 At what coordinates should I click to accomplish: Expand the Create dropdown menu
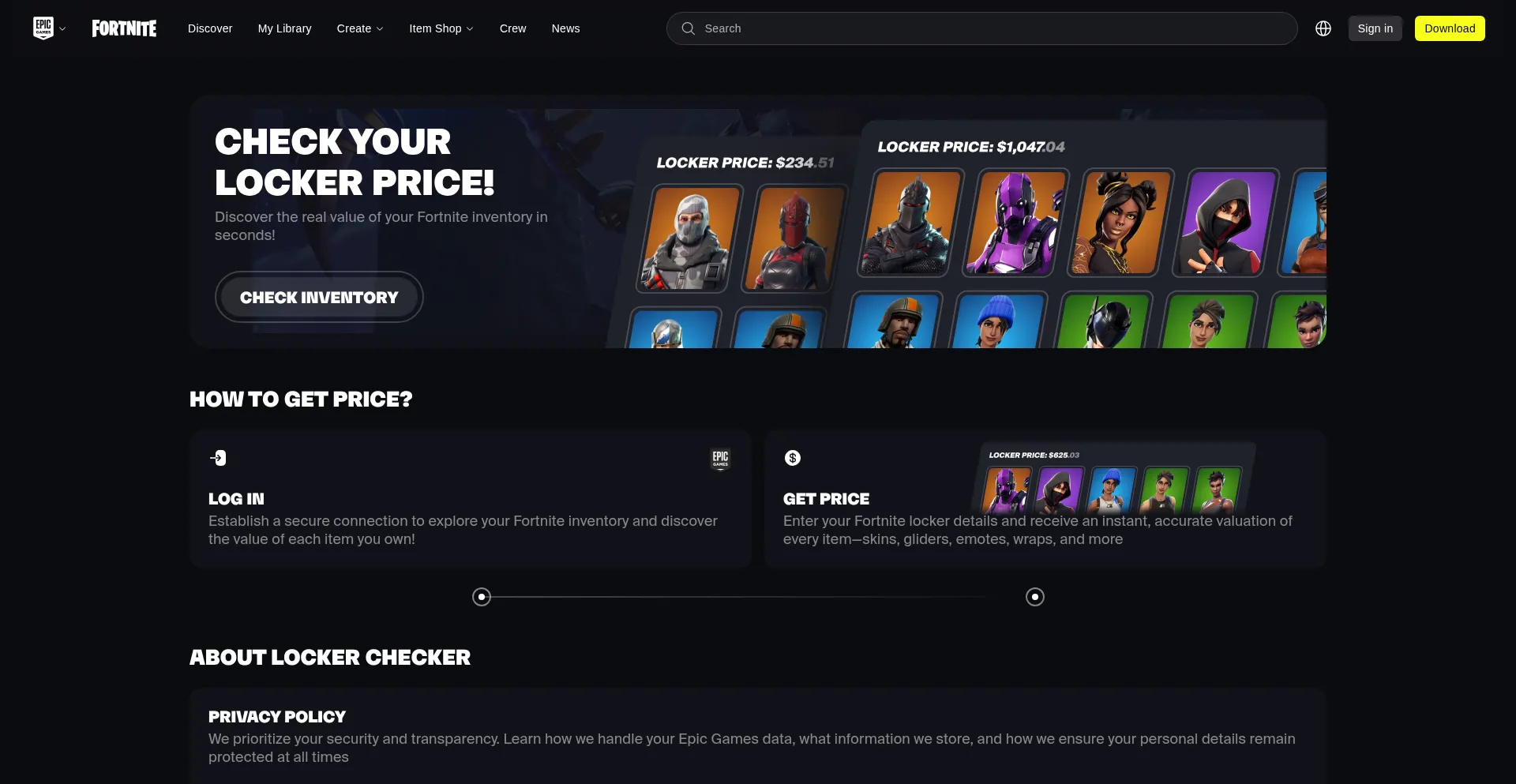pos(359,28)
